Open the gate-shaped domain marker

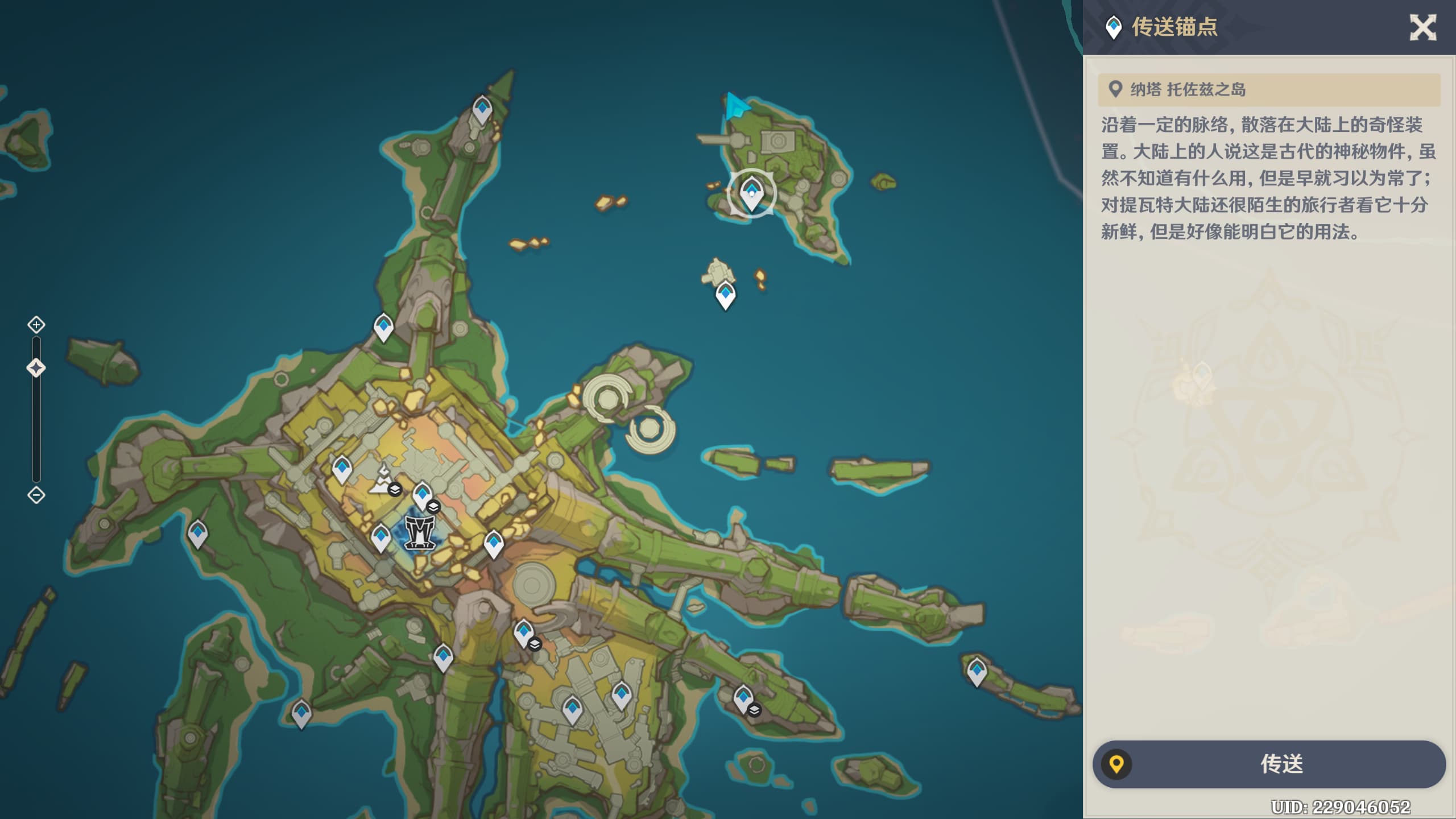(x=420, y=532)
